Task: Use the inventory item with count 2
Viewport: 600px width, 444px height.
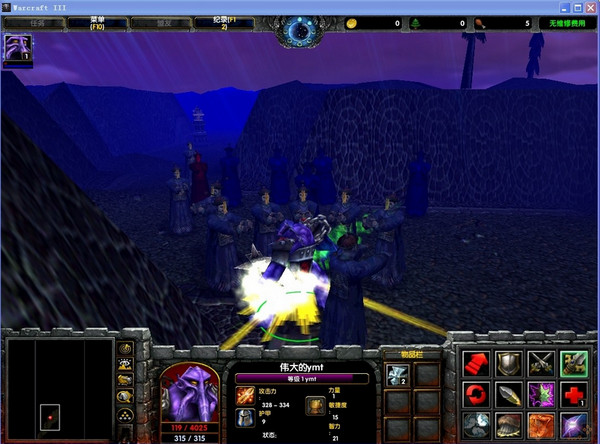Action: [x=396, y=374]
